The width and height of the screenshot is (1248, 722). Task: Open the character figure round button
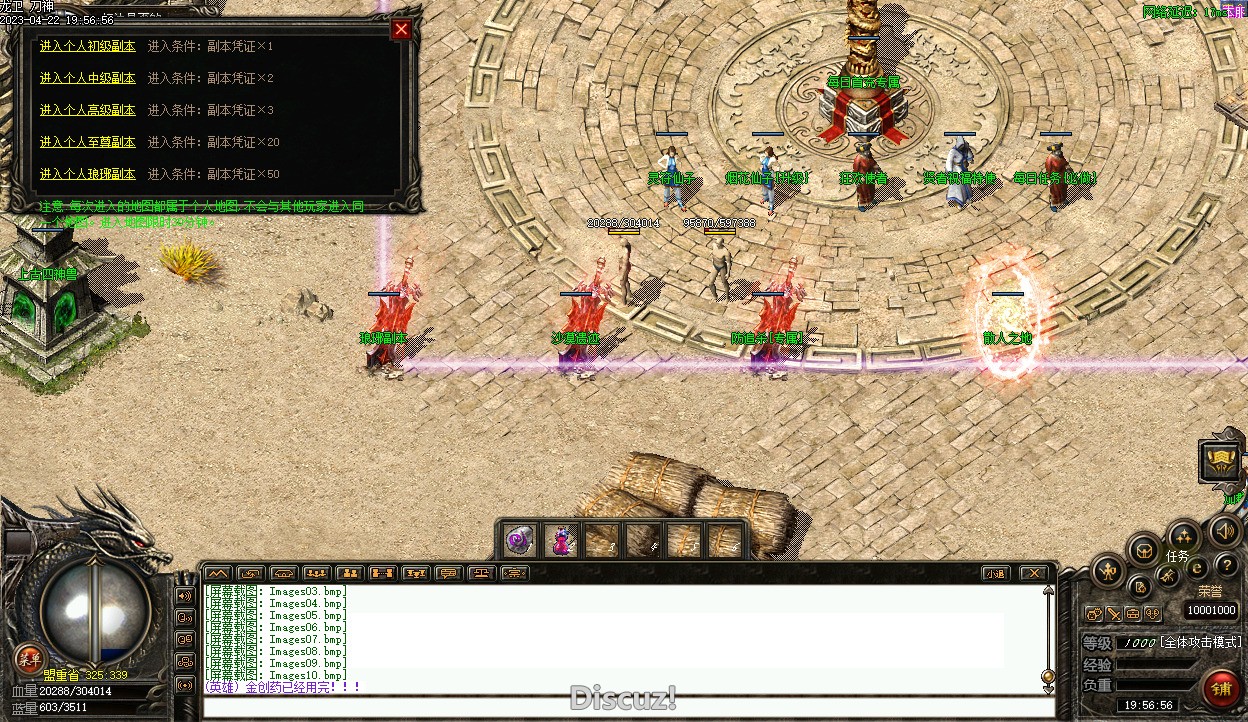(1108, 573)
